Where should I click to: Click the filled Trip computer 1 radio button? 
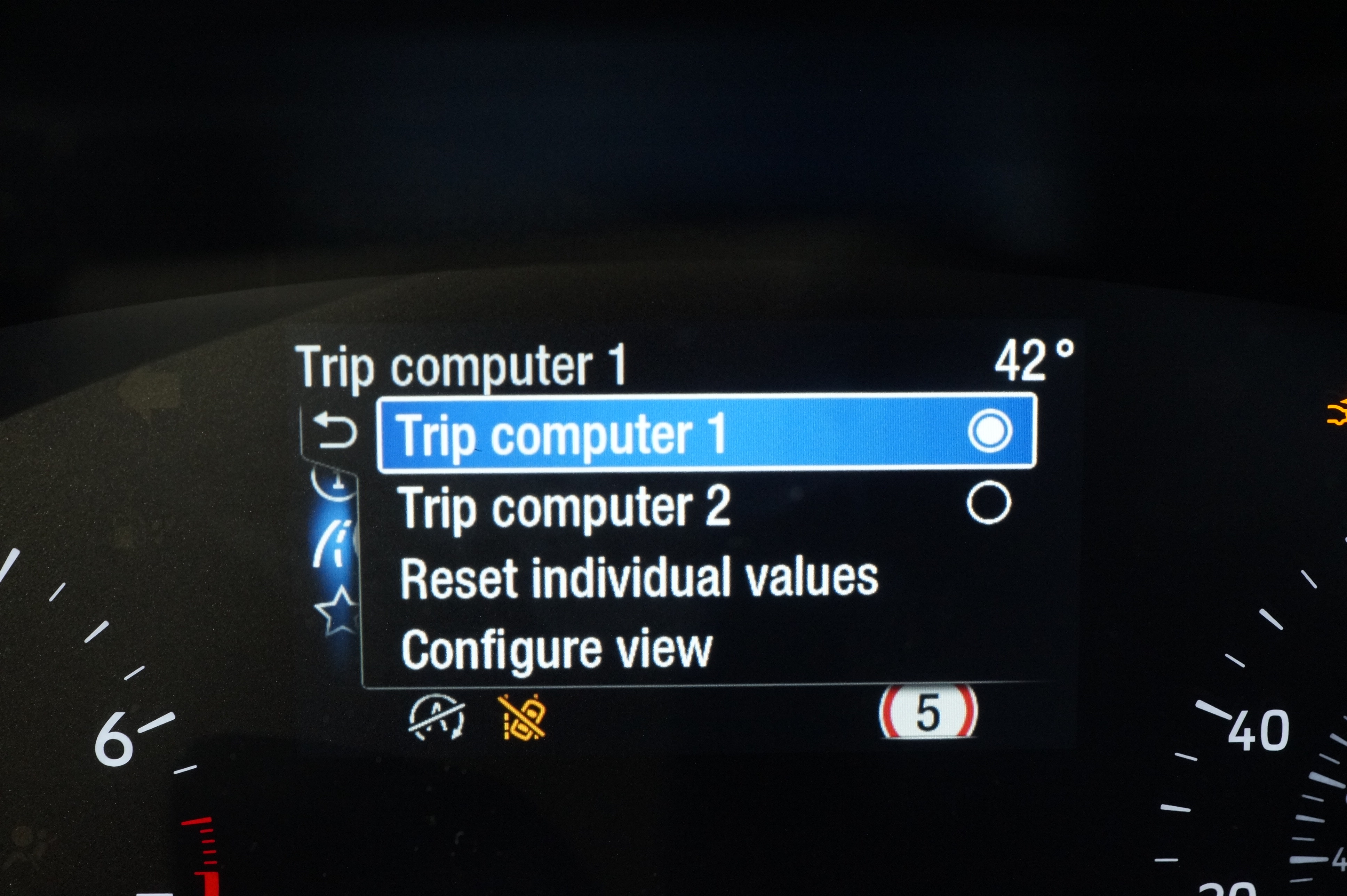click(990, 431)
